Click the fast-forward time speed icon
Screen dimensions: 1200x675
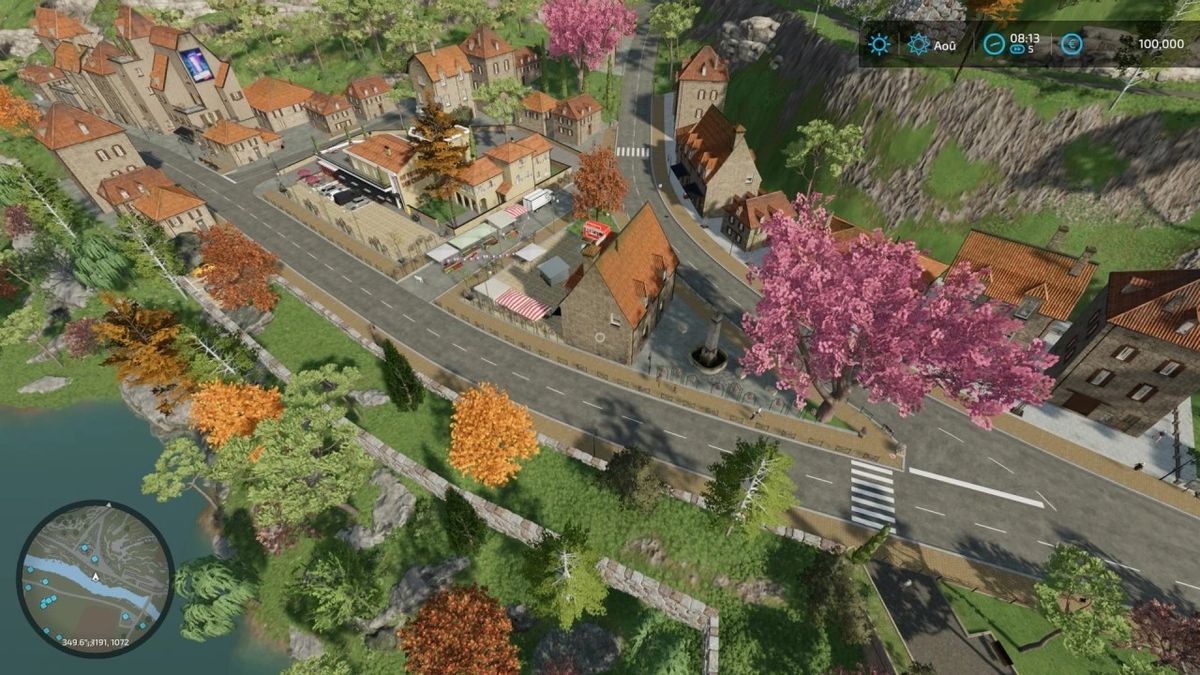point(1017,51)
